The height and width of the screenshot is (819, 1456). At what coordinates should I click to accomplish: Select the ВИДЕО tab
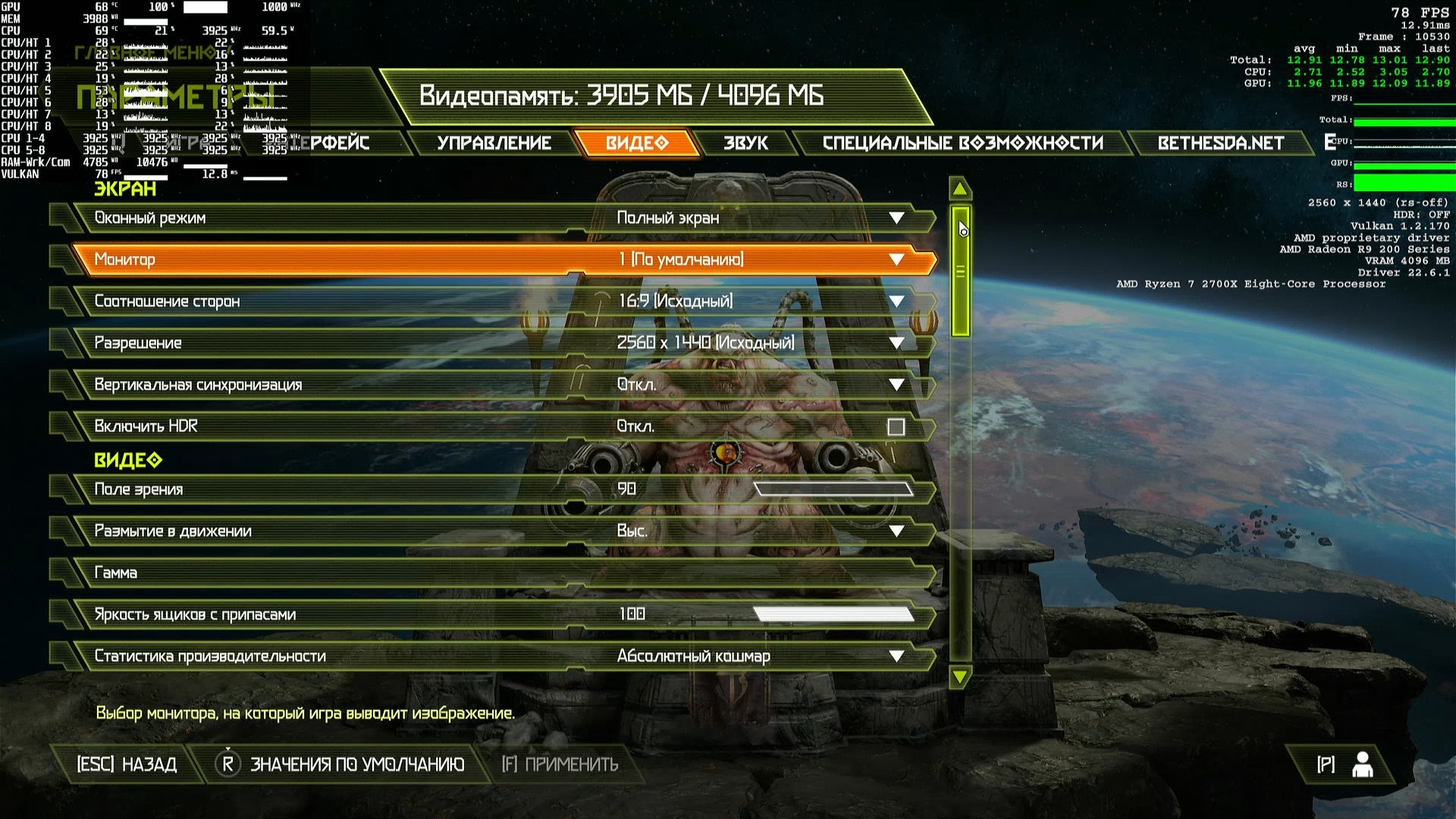point(637,143)
